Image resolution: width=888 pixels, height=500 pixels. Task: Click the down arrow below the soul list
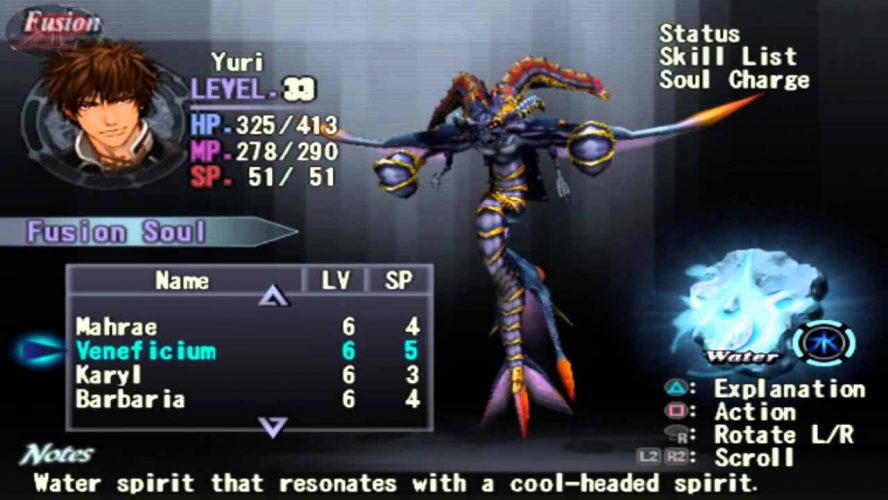(273, 427)
